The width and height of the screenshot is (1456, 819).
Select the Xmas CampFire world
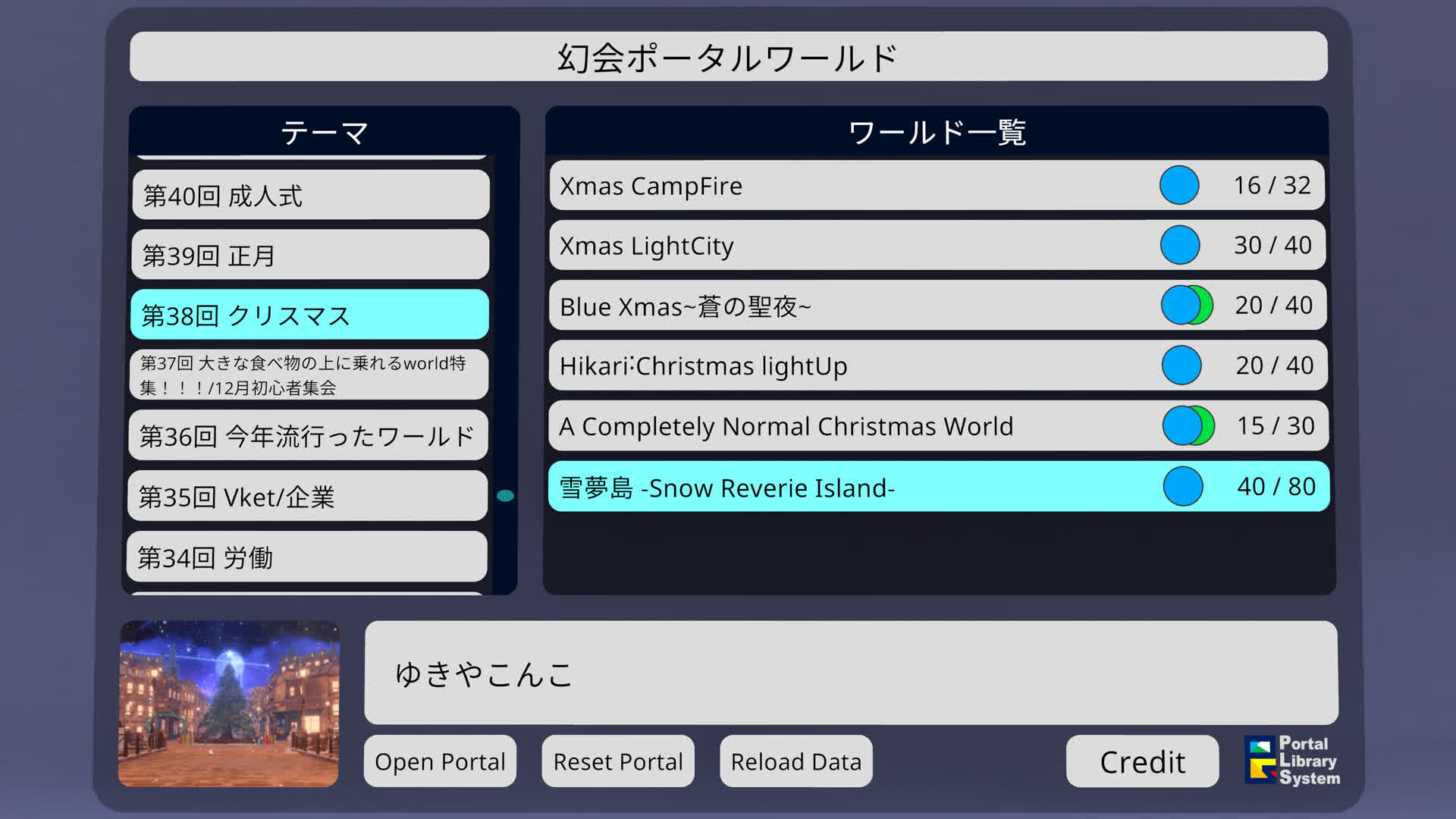(937, 186)
